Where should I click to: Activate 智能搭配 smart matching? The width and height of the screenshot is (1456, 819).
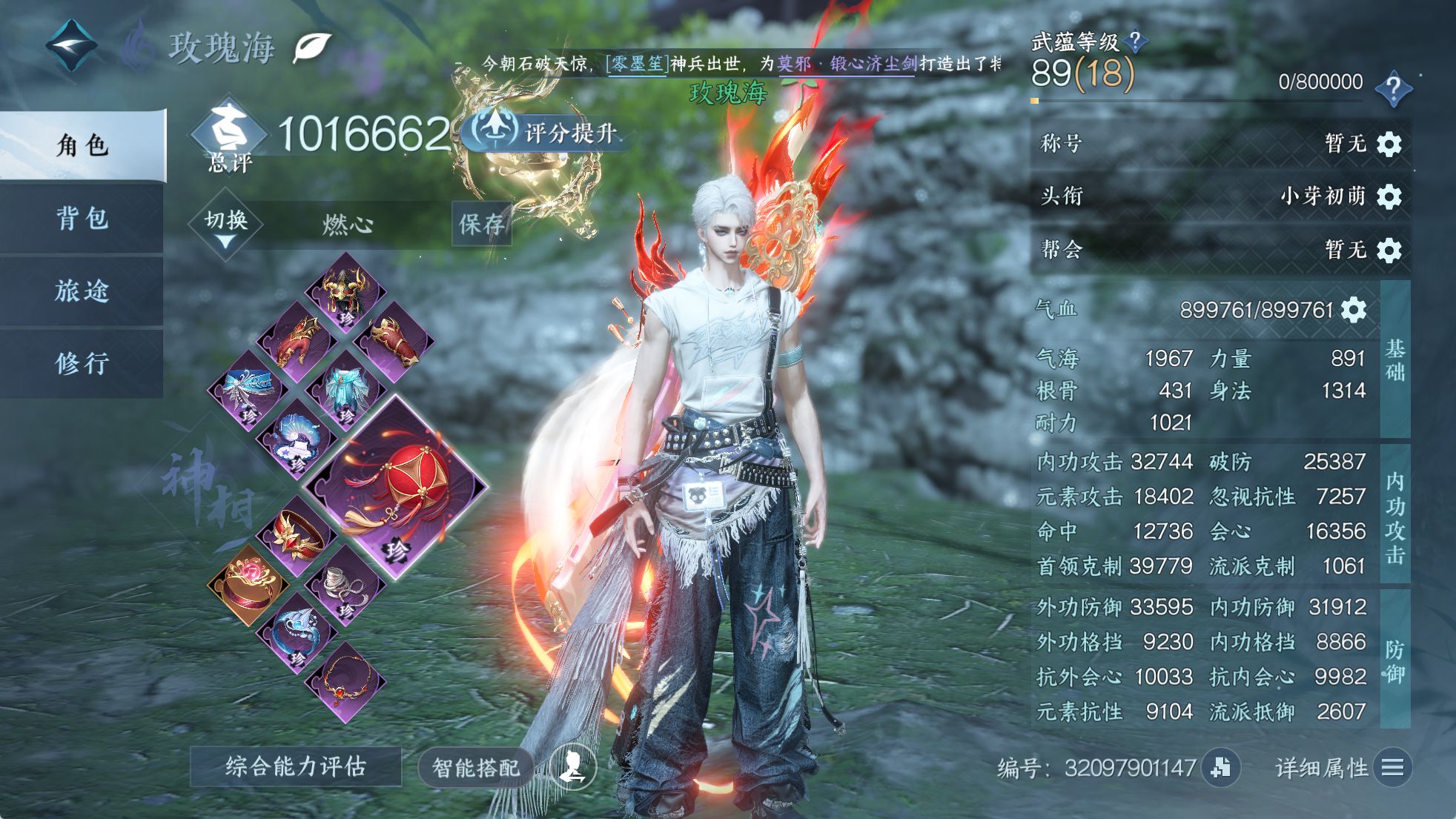coord(476,767)
